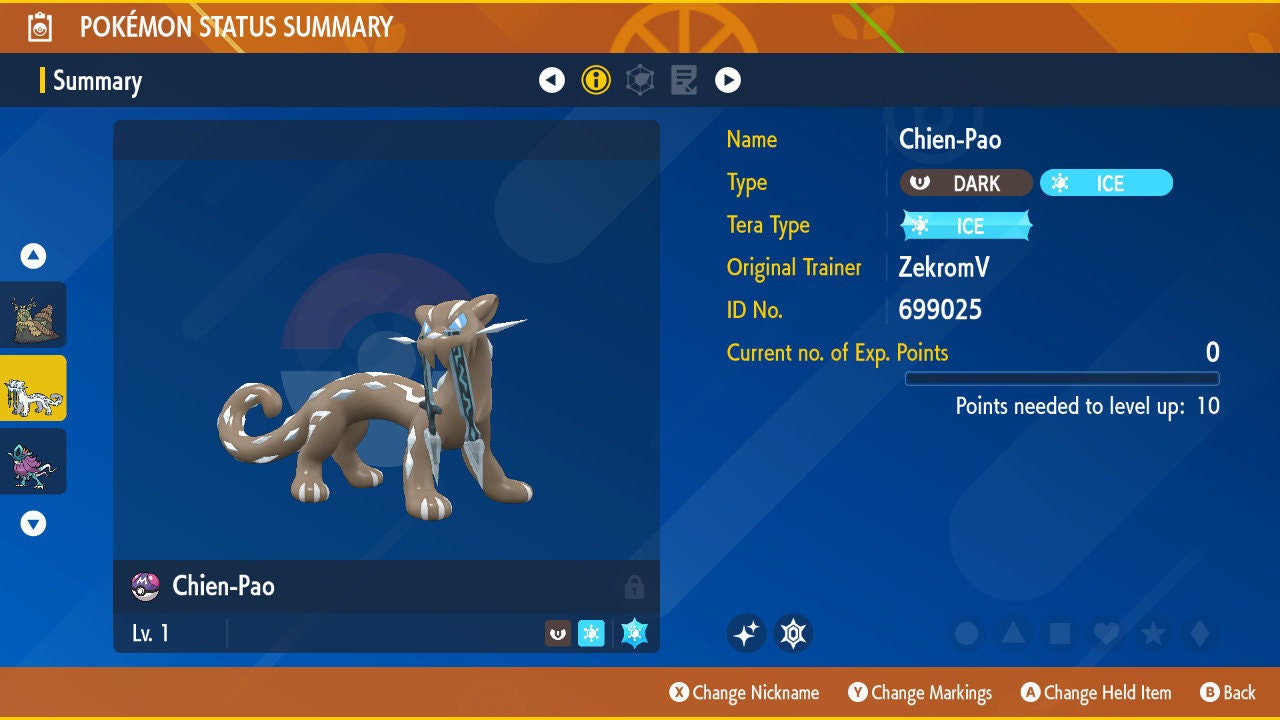1280x720 pixels.
Task: Click the Exp. Points progress bar
Action: pos(1063,378)
